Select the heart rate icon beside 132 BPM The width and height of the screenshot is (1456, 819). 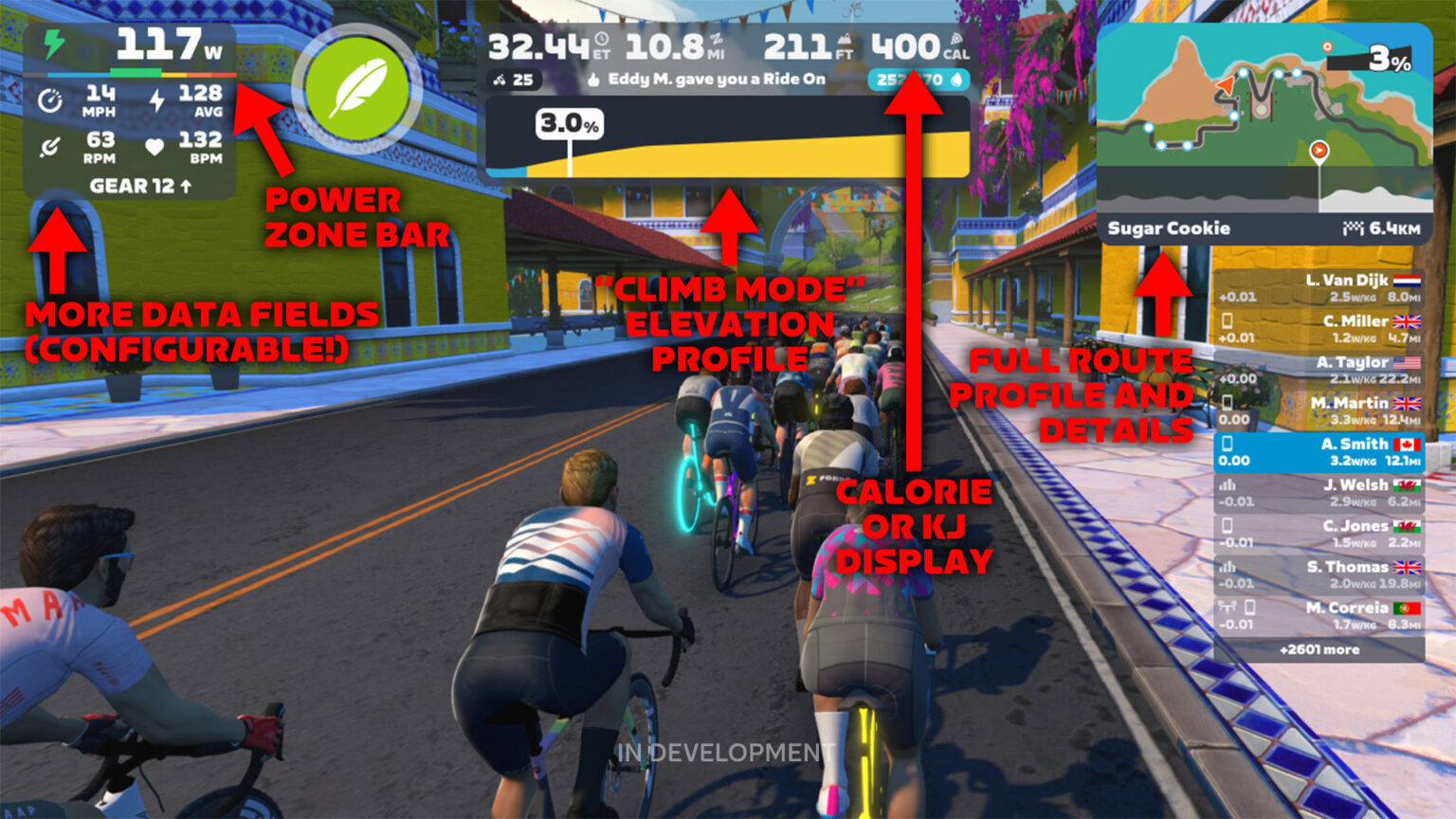pyautogui.click(x=155, y=149)
